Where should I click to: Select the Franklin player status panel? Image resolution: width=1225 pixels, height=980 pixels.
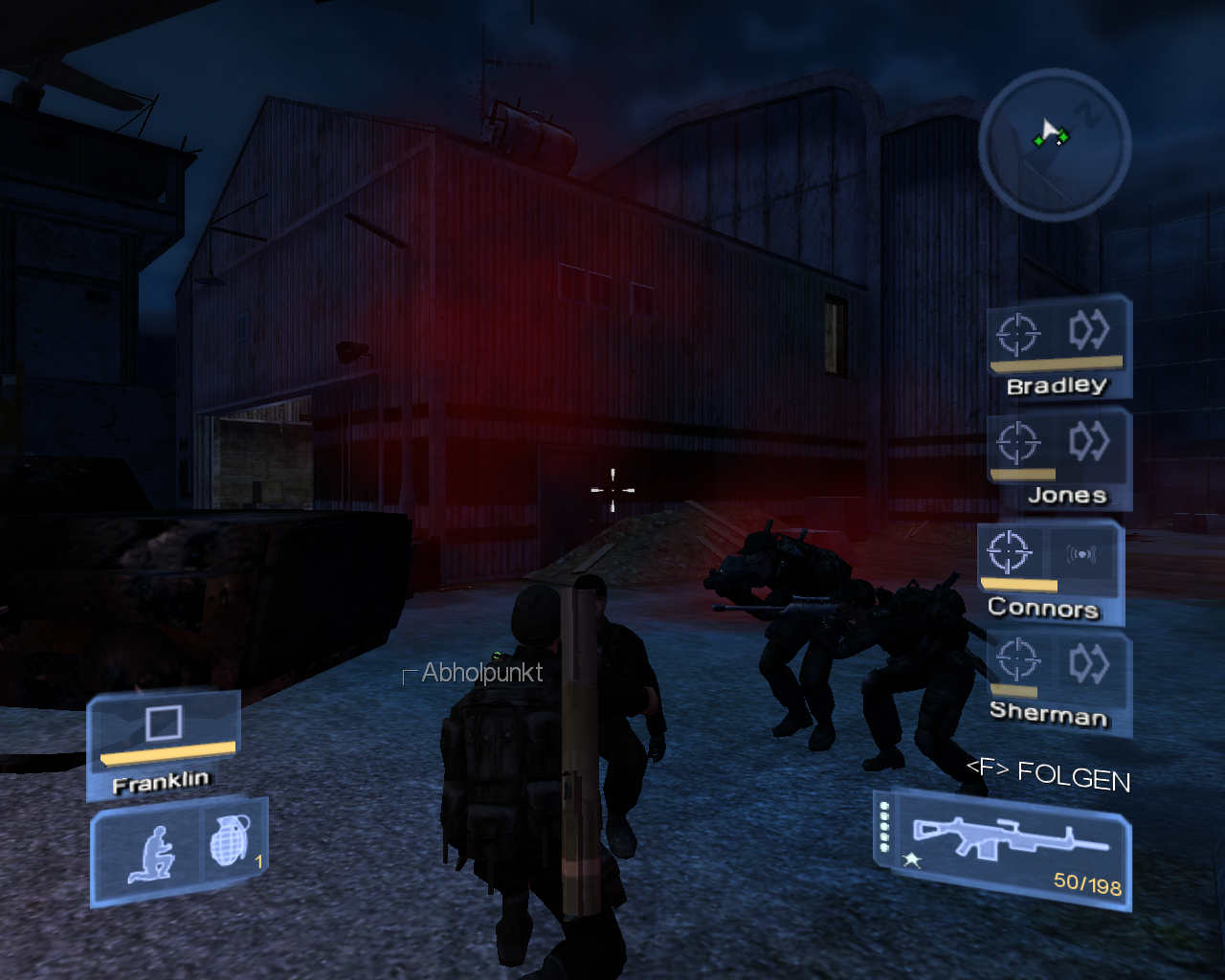pyautogui.click(x=163, y=743)
